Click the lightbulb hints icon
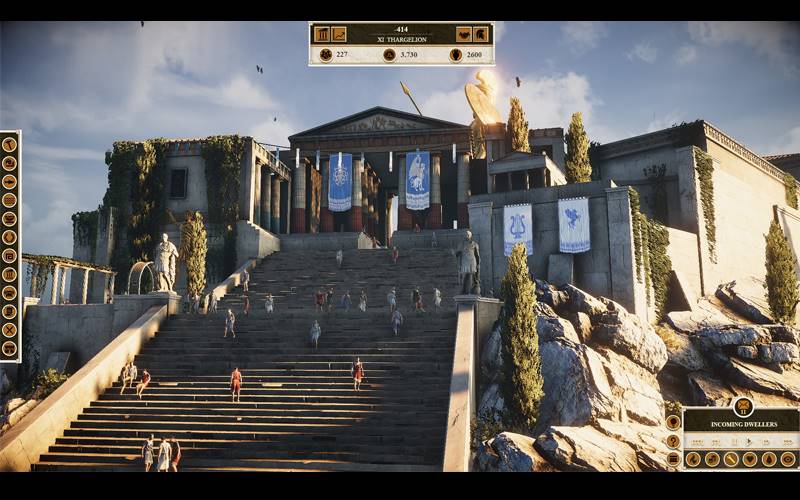 (673, 422)
